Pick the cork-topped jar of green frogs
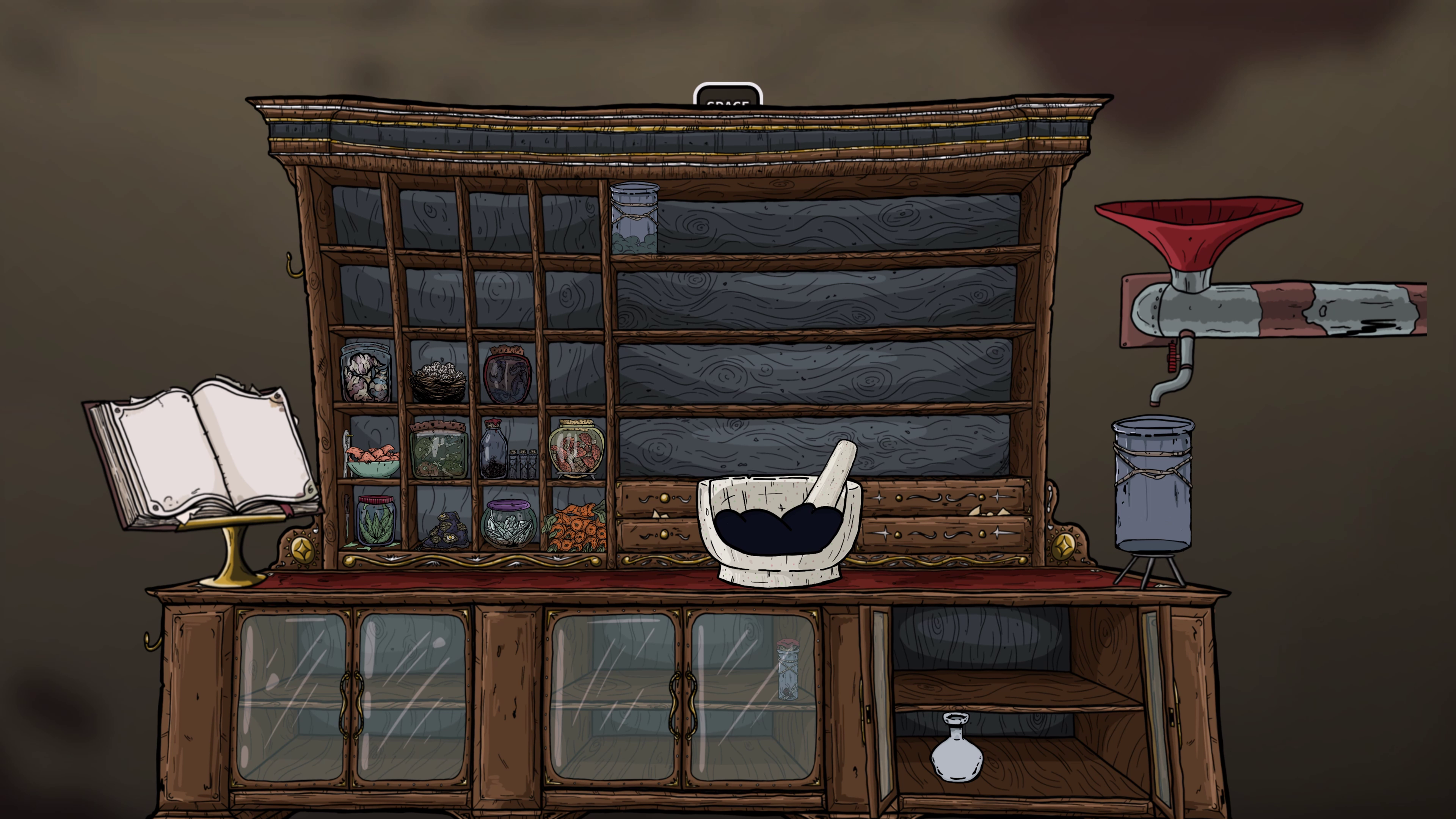 tap(439, 450)
